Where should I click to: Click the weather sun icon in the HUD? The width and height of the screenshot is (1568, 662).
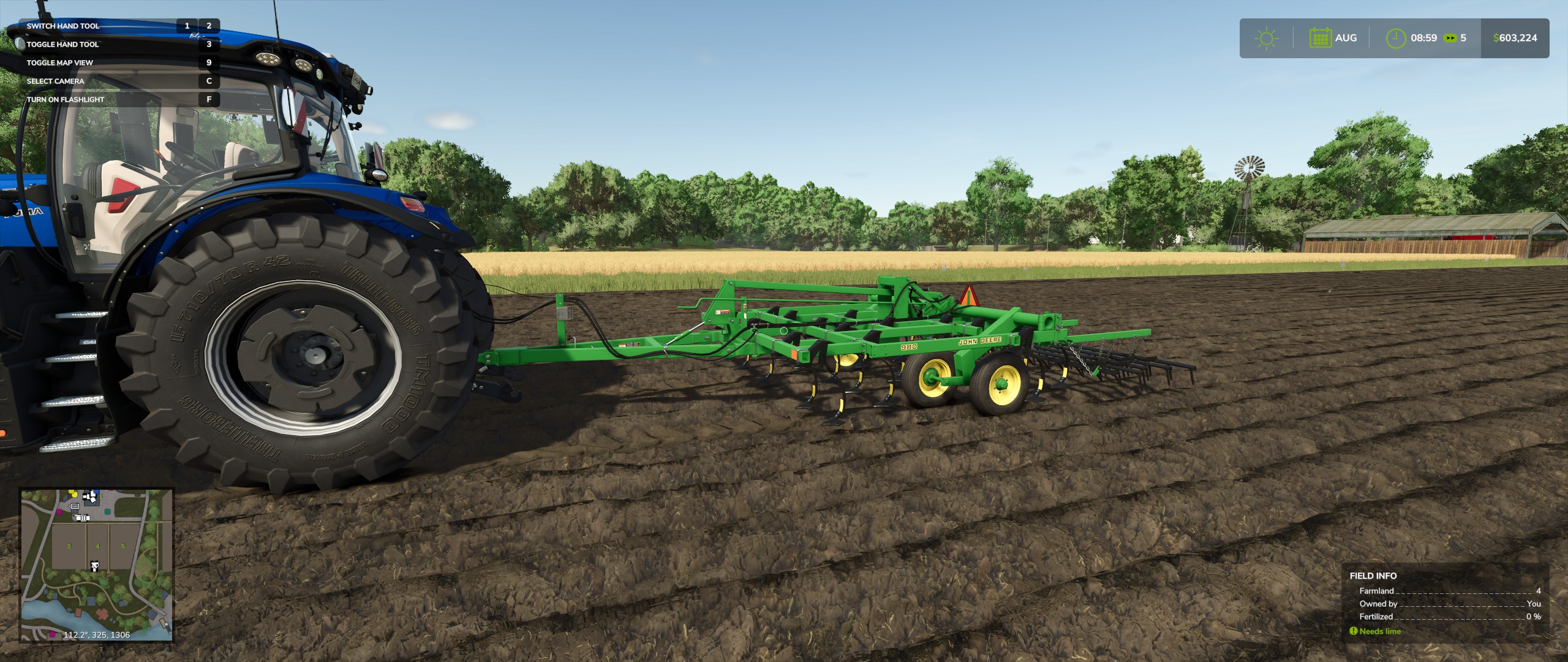coord(1267,38)
